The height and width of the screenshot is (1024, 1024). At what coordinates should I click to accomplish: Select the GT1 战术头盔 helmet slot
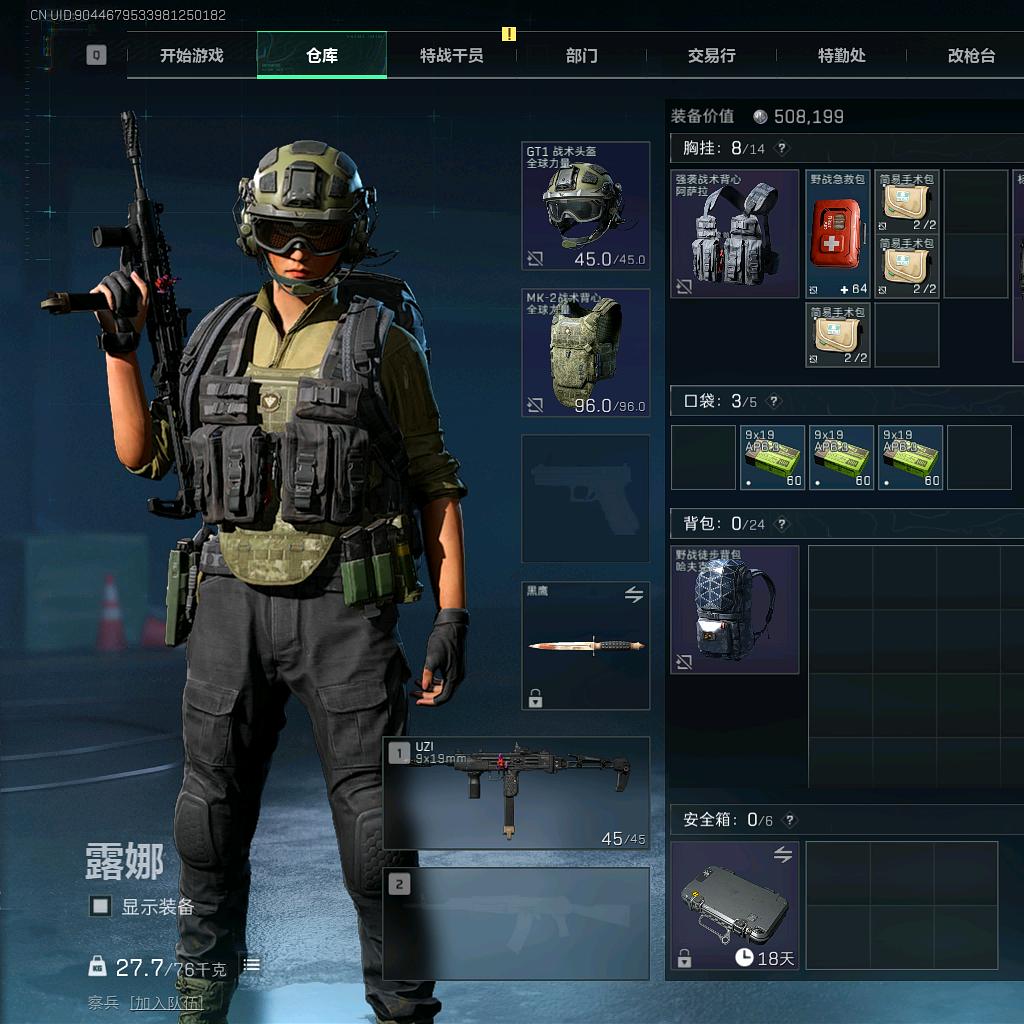[x=586, y=206]
